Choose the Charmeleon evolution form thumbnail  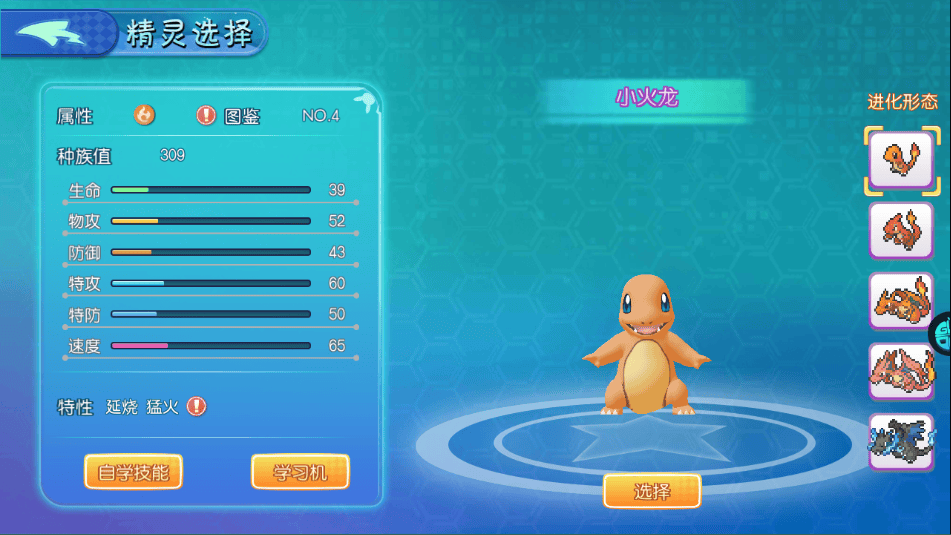901,231
